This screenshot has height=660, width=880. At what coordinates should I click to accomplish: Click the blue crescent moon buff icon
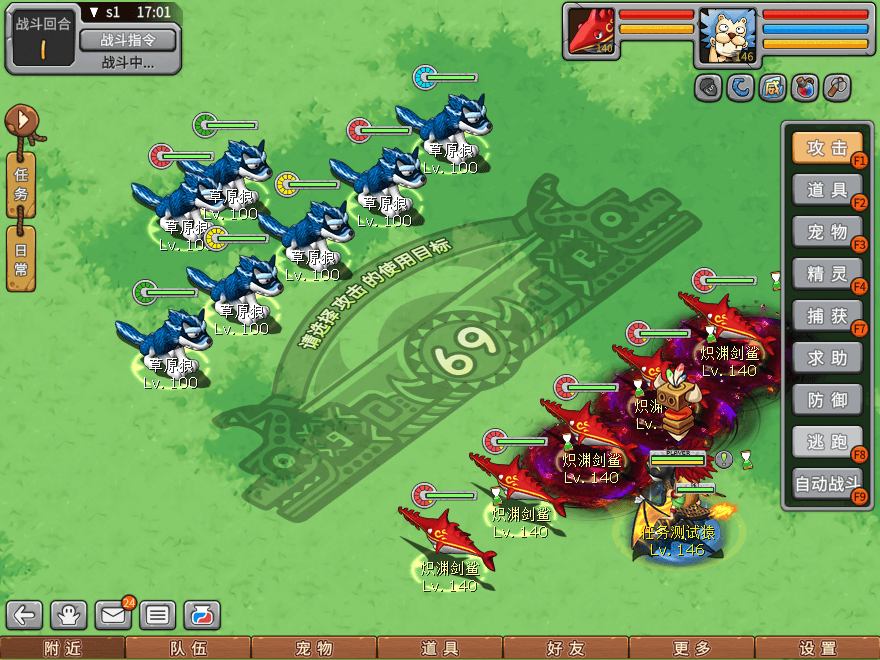click(x=741, y=88)
